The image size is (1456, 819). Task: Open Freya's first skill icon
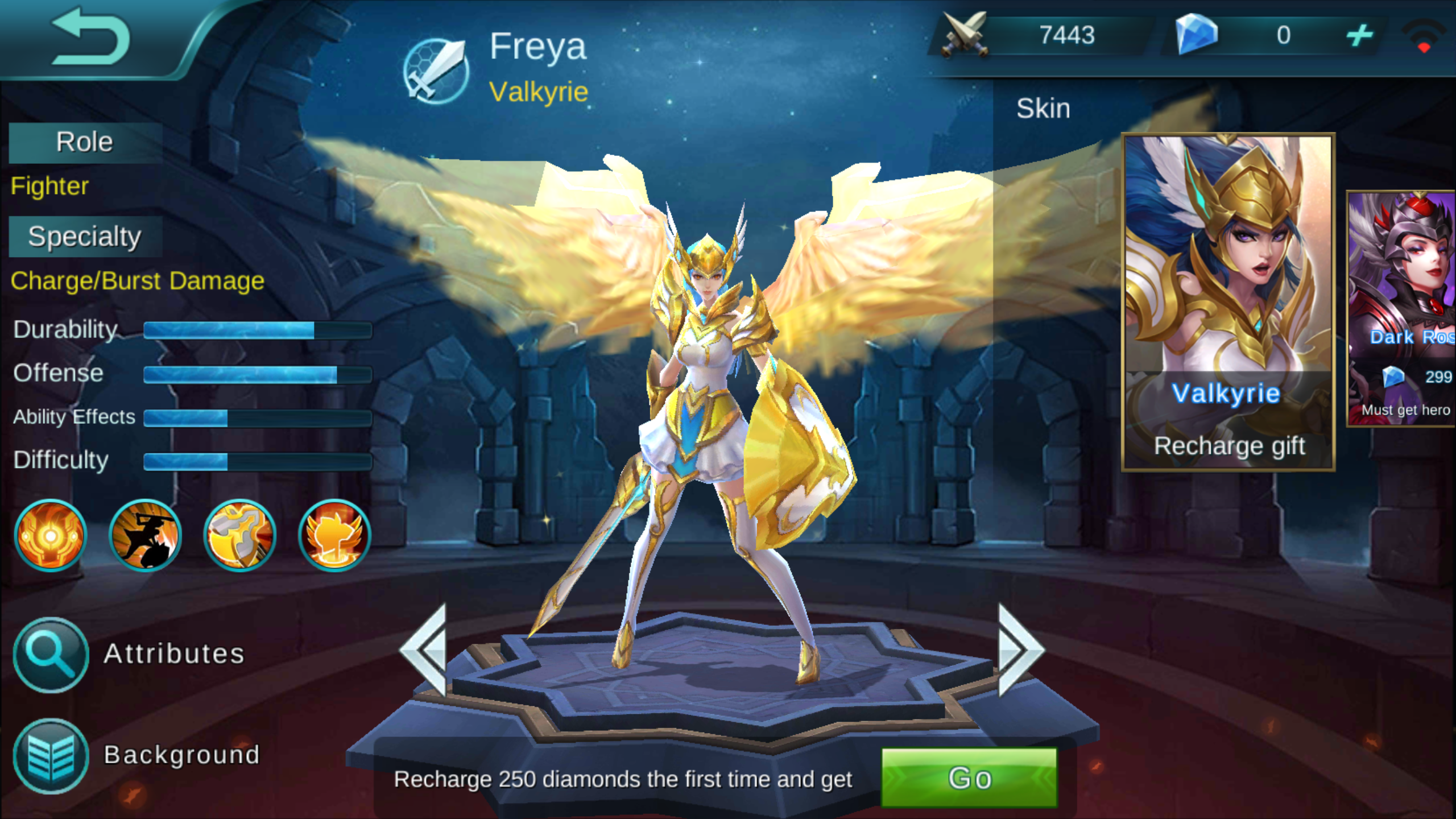tap(50, 535)
